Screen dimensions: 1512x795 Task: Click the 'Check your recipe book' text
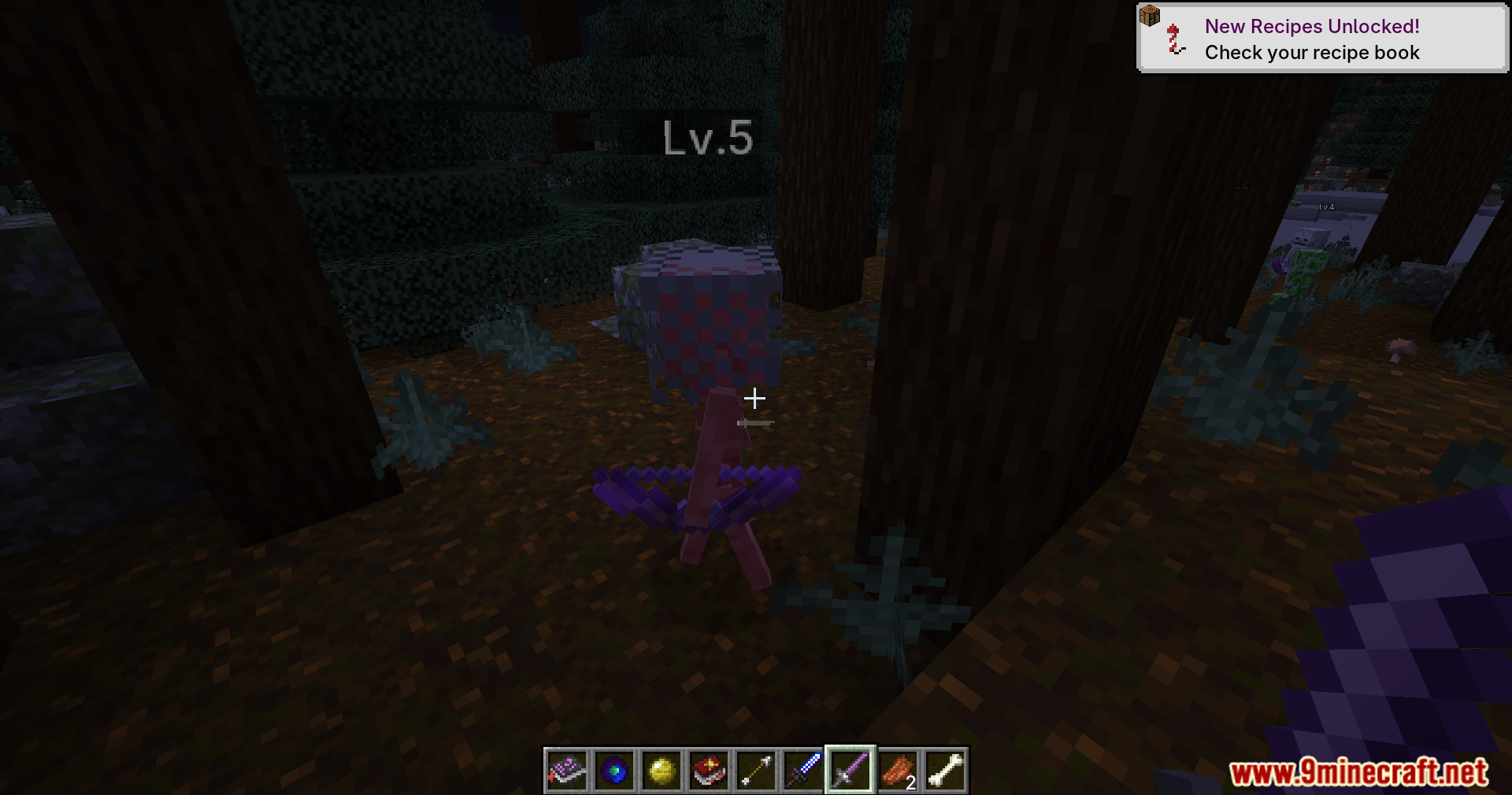(1312, 53)
